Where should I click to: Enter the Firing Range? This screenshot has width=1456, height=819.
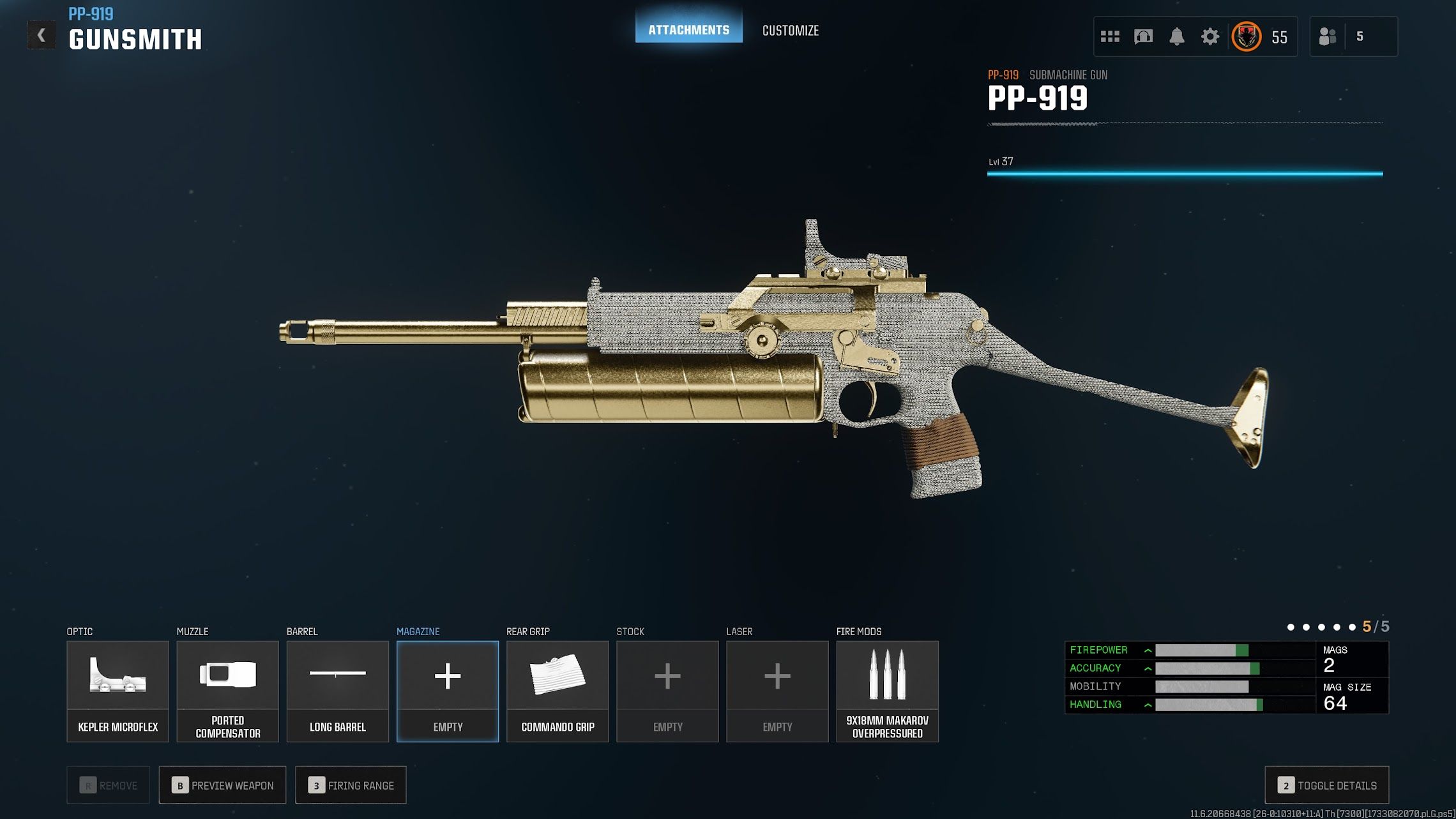[x=351, y=785]
